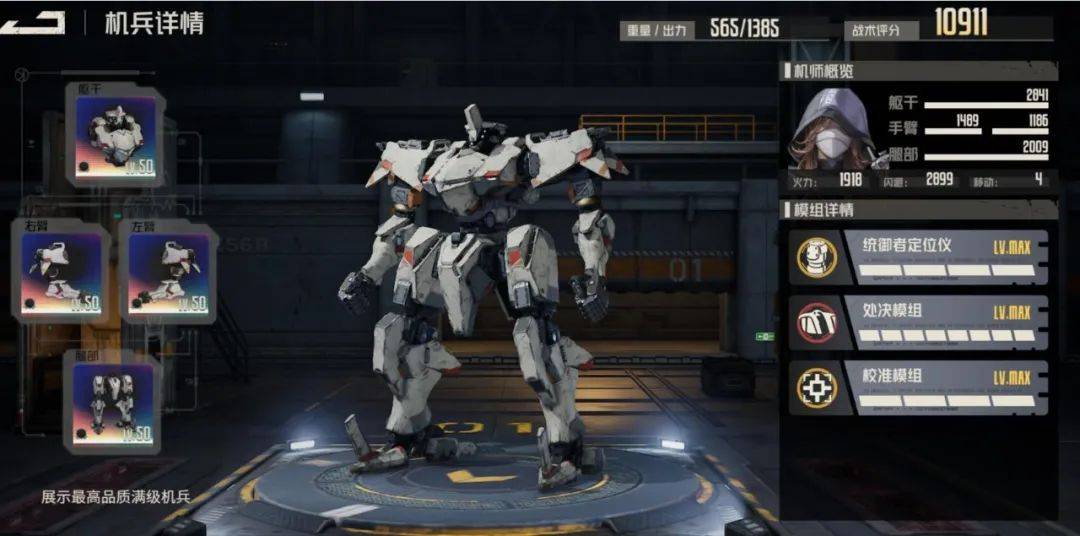Click the back arrow beside 机兵详情

(32, 23)
